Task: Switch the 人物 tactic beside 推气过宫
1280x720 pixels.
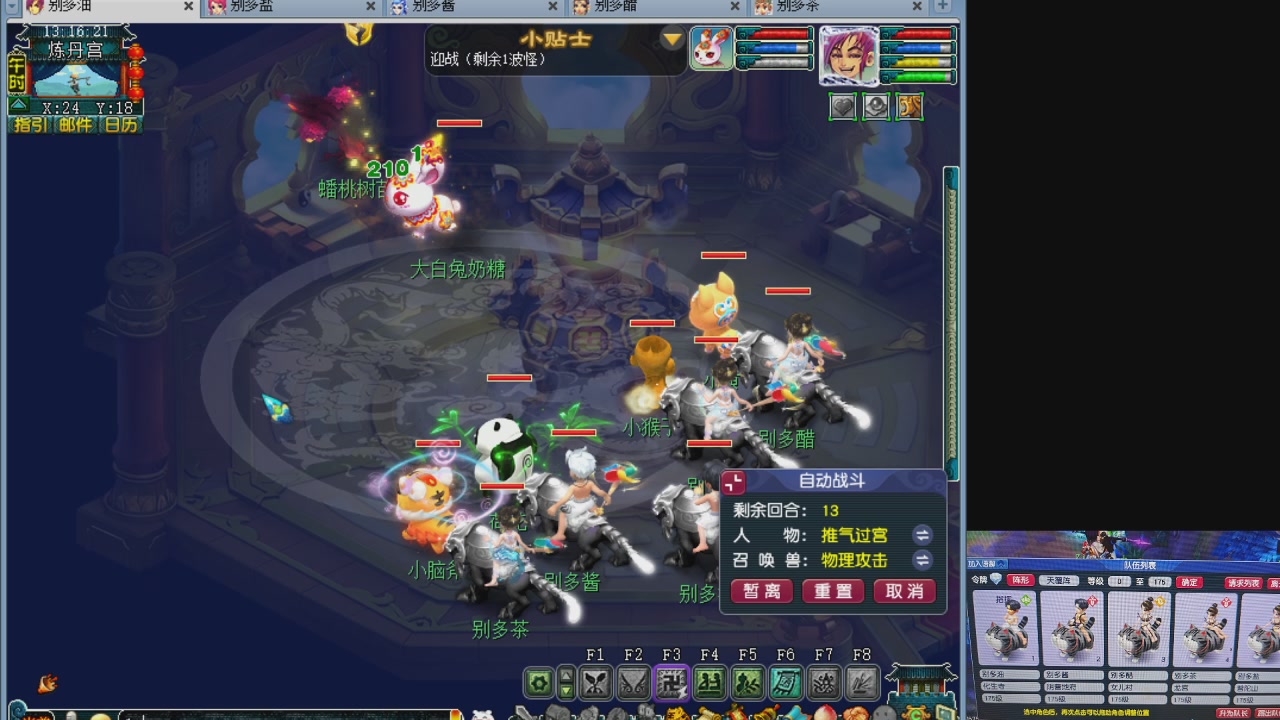Action: (x=921, y=535)
